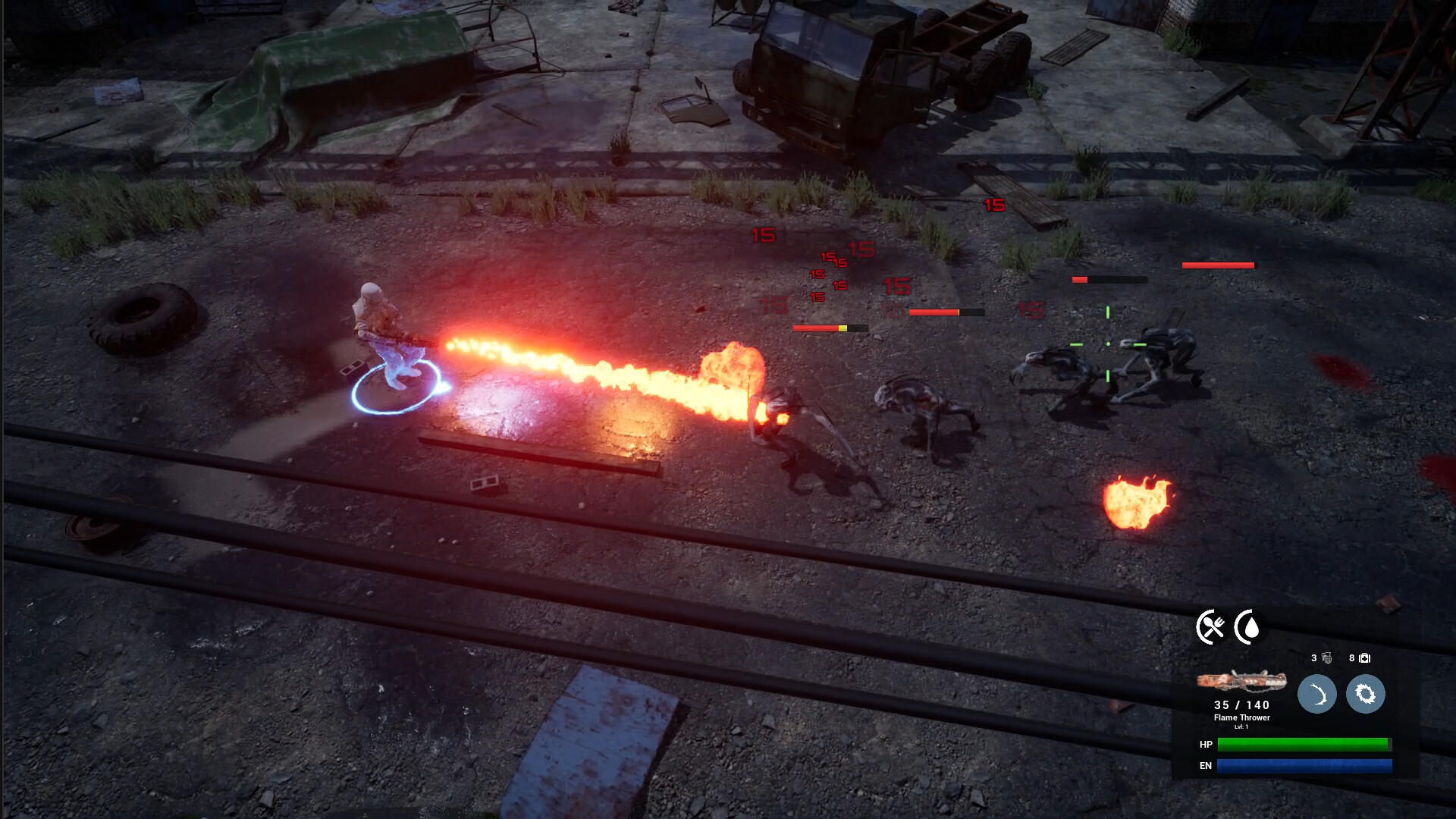
Task: Click the hunger fork-and-spoon icon
Action: (x=1211, y=627)
